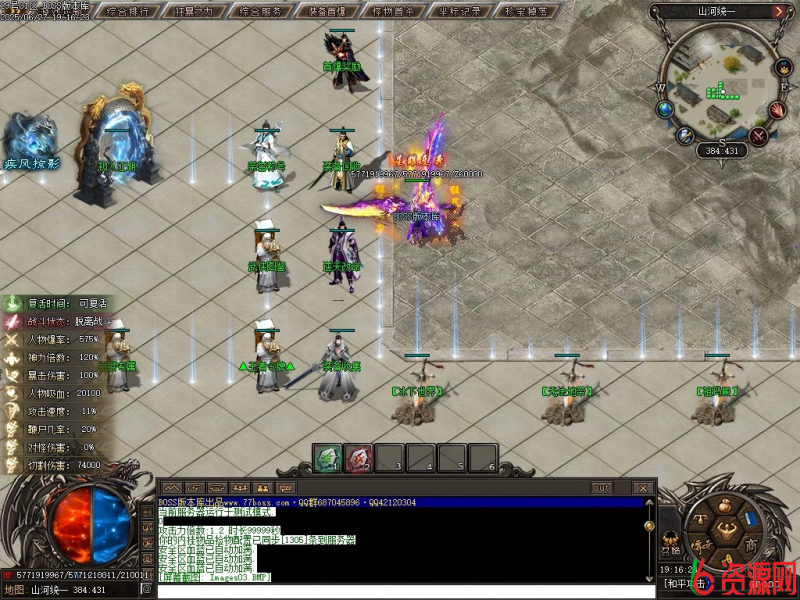The width and height of the screenshot is (800, 600).
Task: Use the red item in hotbar slot 2
Action: [358, 458]
